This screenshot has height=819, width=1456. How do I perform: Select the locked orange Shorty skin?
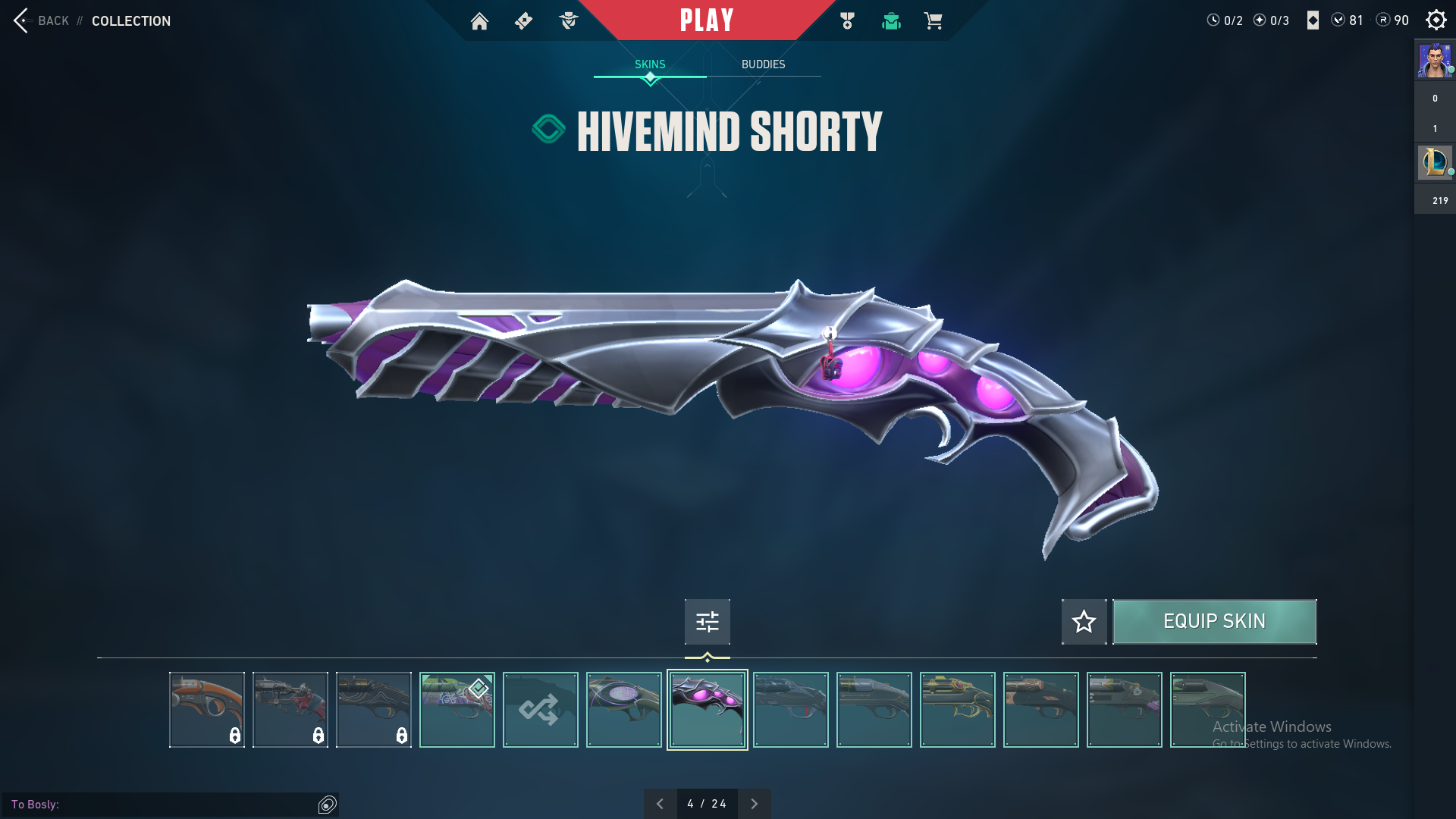pos(206,710)
